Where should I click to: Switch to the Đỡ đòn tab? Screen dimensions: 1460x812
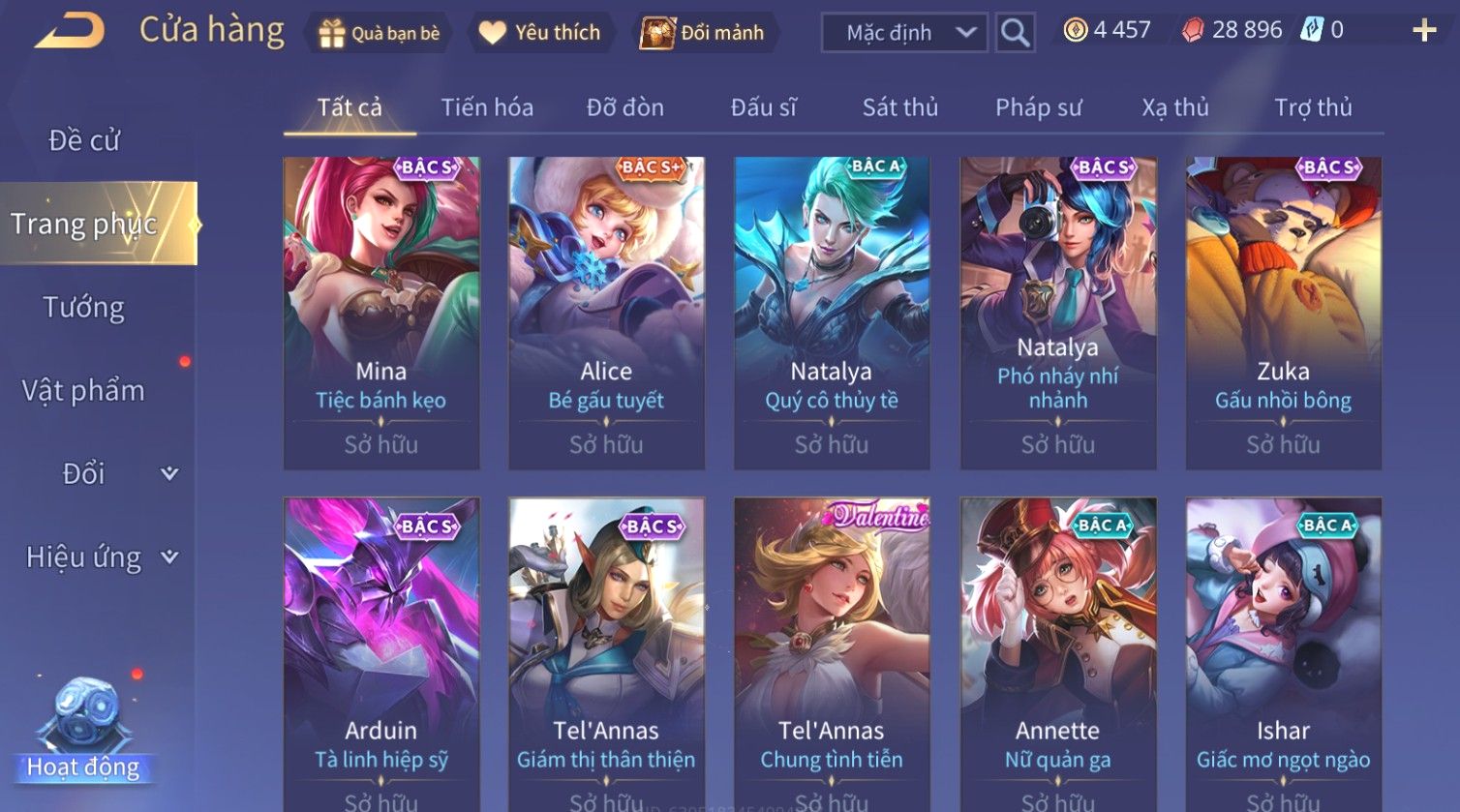click(625, 107)
